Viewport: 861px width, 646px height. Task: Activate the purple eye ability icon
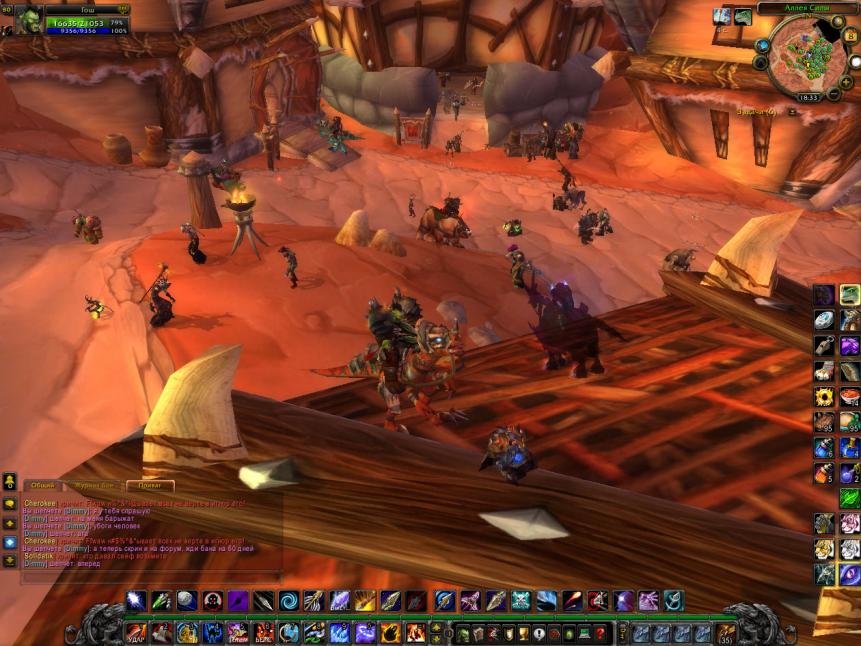click(849, 574)
